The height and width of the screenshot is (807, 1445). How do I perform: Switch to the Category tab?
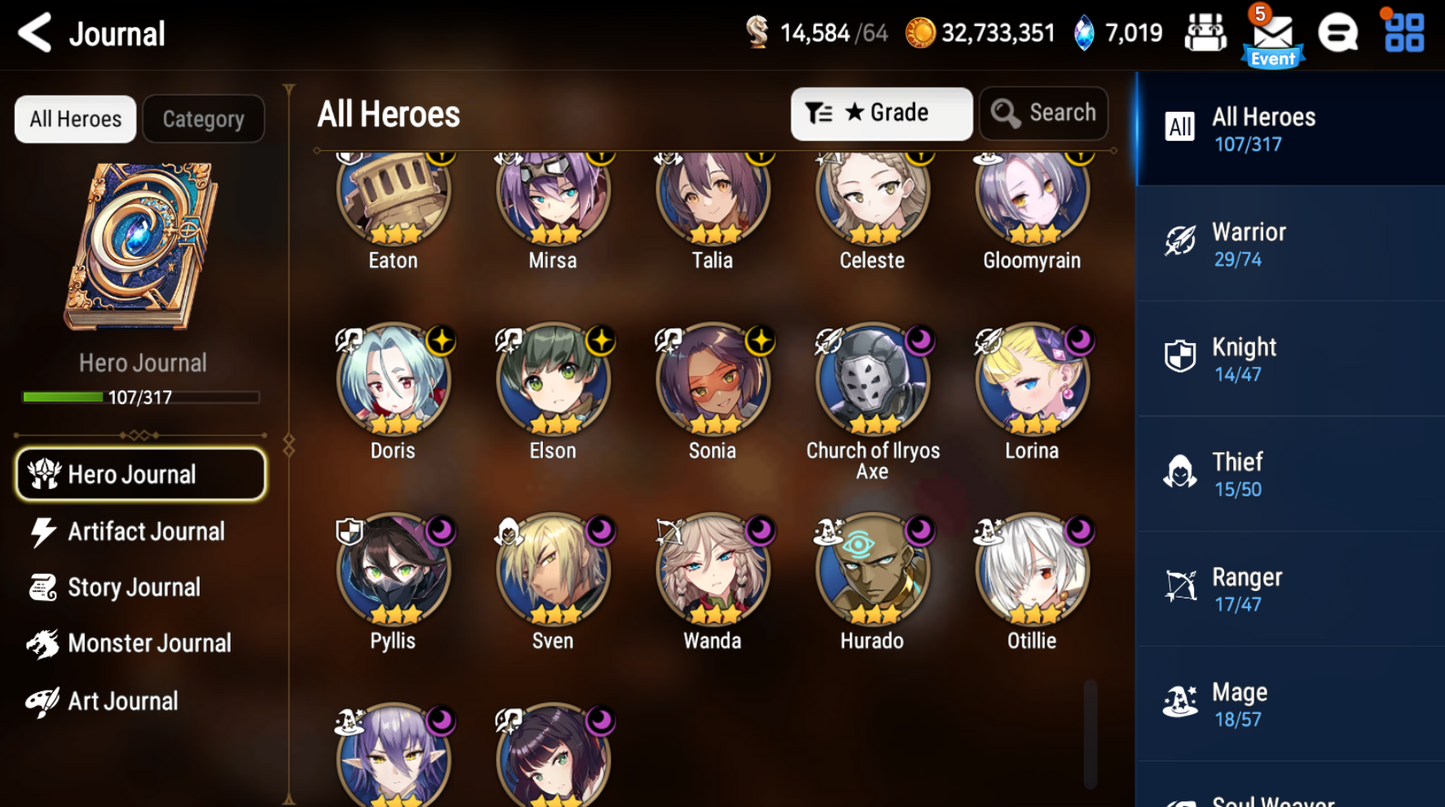click(x=203, y=118)
